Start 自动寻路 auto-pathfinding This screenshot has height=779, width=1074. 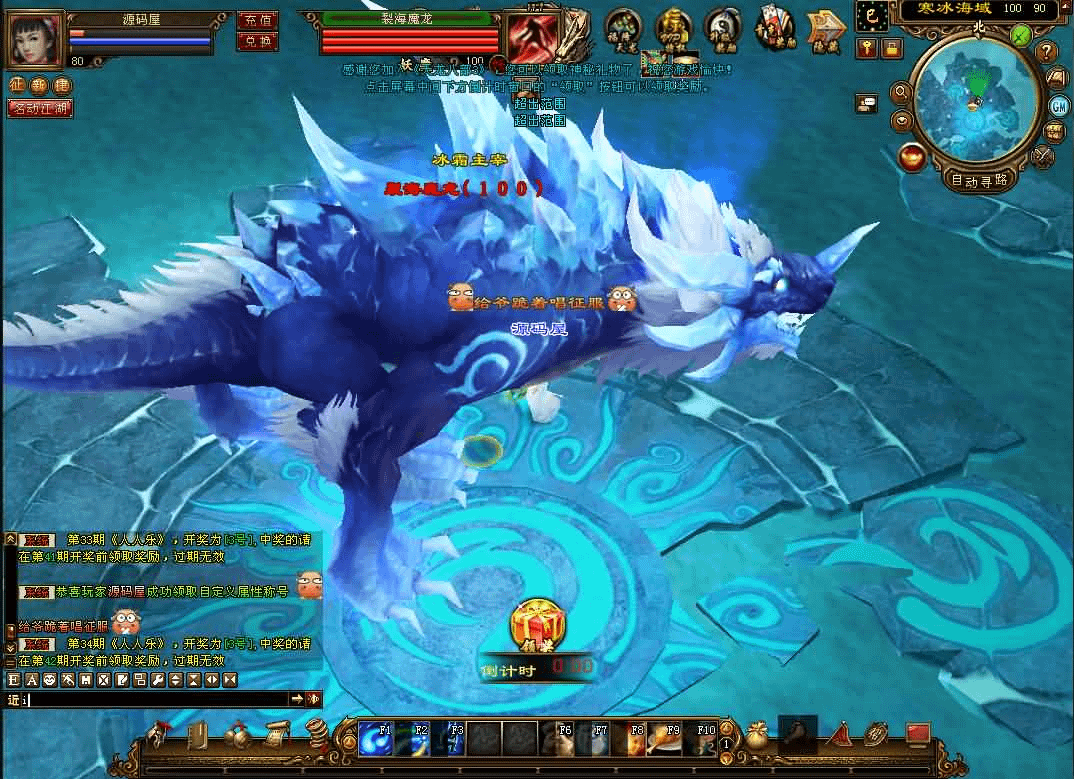tap(980, 180)
